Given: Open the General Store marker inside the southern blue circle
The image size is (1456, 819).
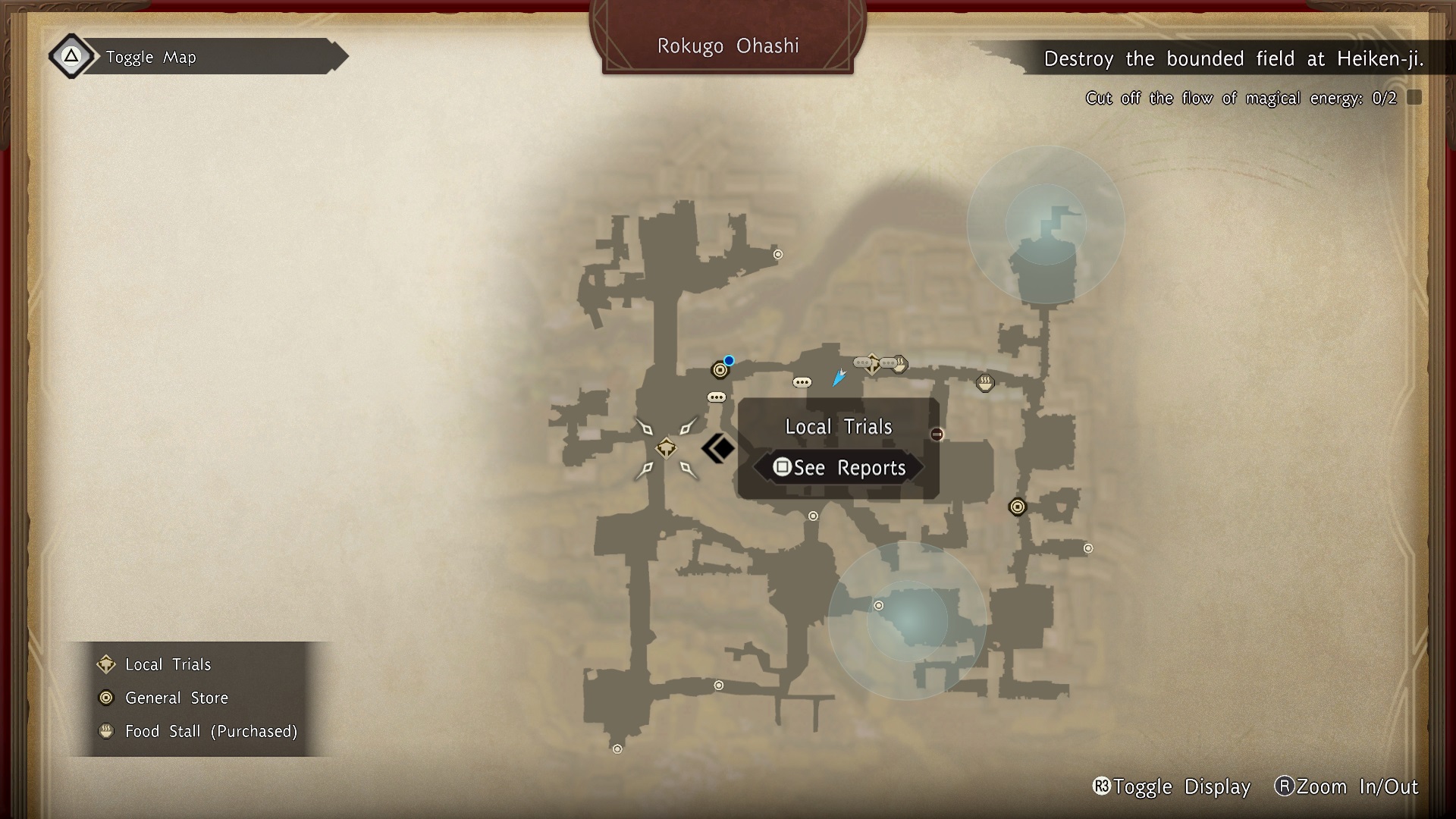Looking at the screenshot, I should (879, 605).
